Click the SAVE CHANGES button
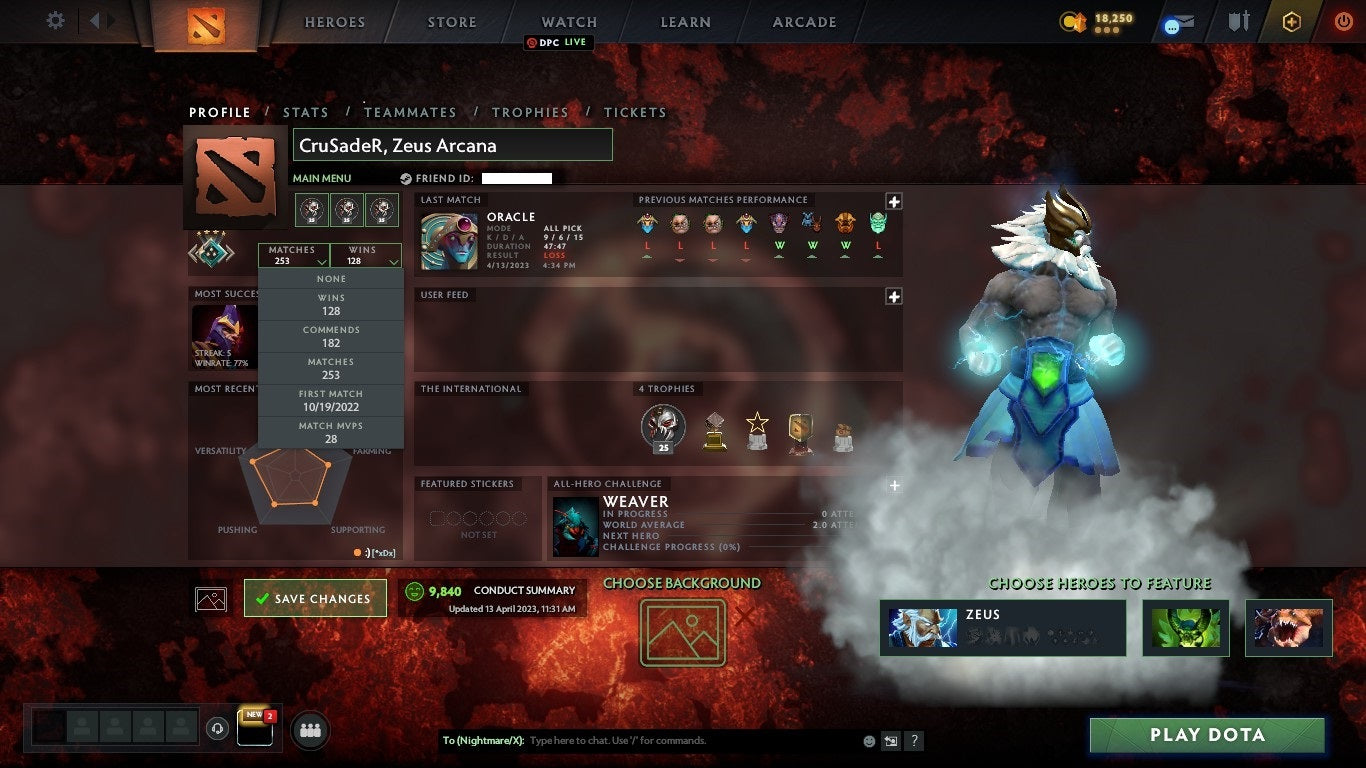1366x768 pixels. [315, 597]
